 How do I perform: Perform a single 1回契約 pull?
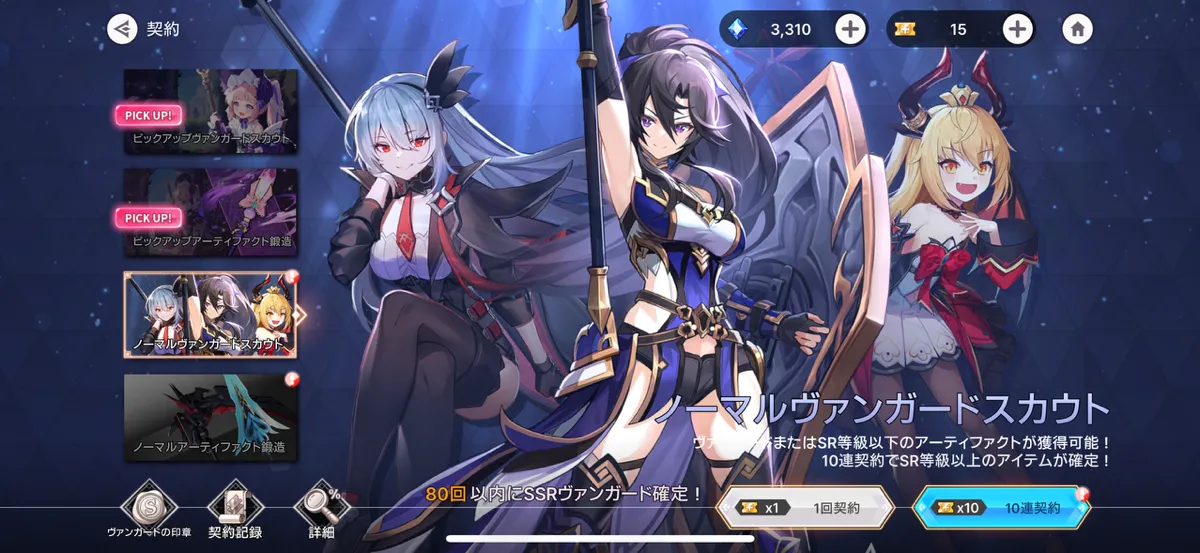pyautogui.click(x=804, y=507)
